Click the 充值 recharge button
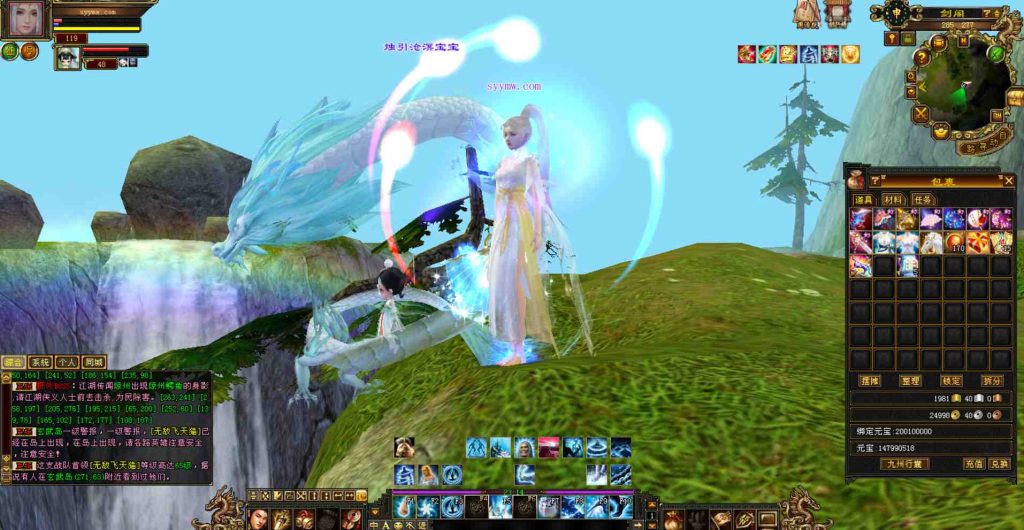 point(973,464)
